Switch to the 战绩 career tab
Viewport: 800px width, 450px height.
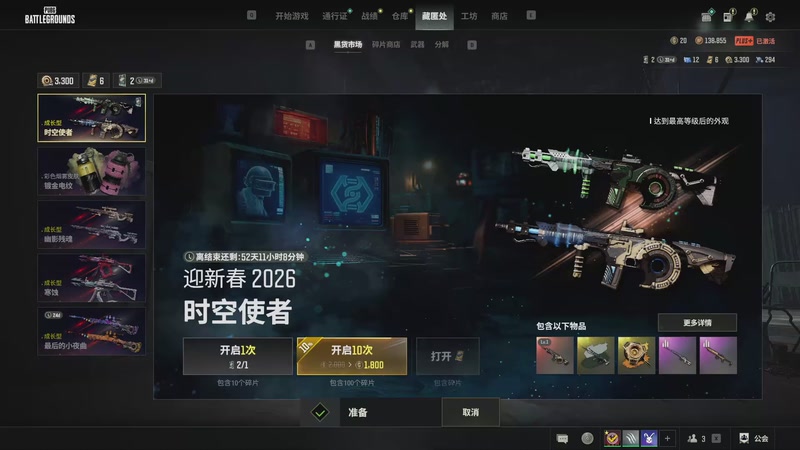pos(369,16)
